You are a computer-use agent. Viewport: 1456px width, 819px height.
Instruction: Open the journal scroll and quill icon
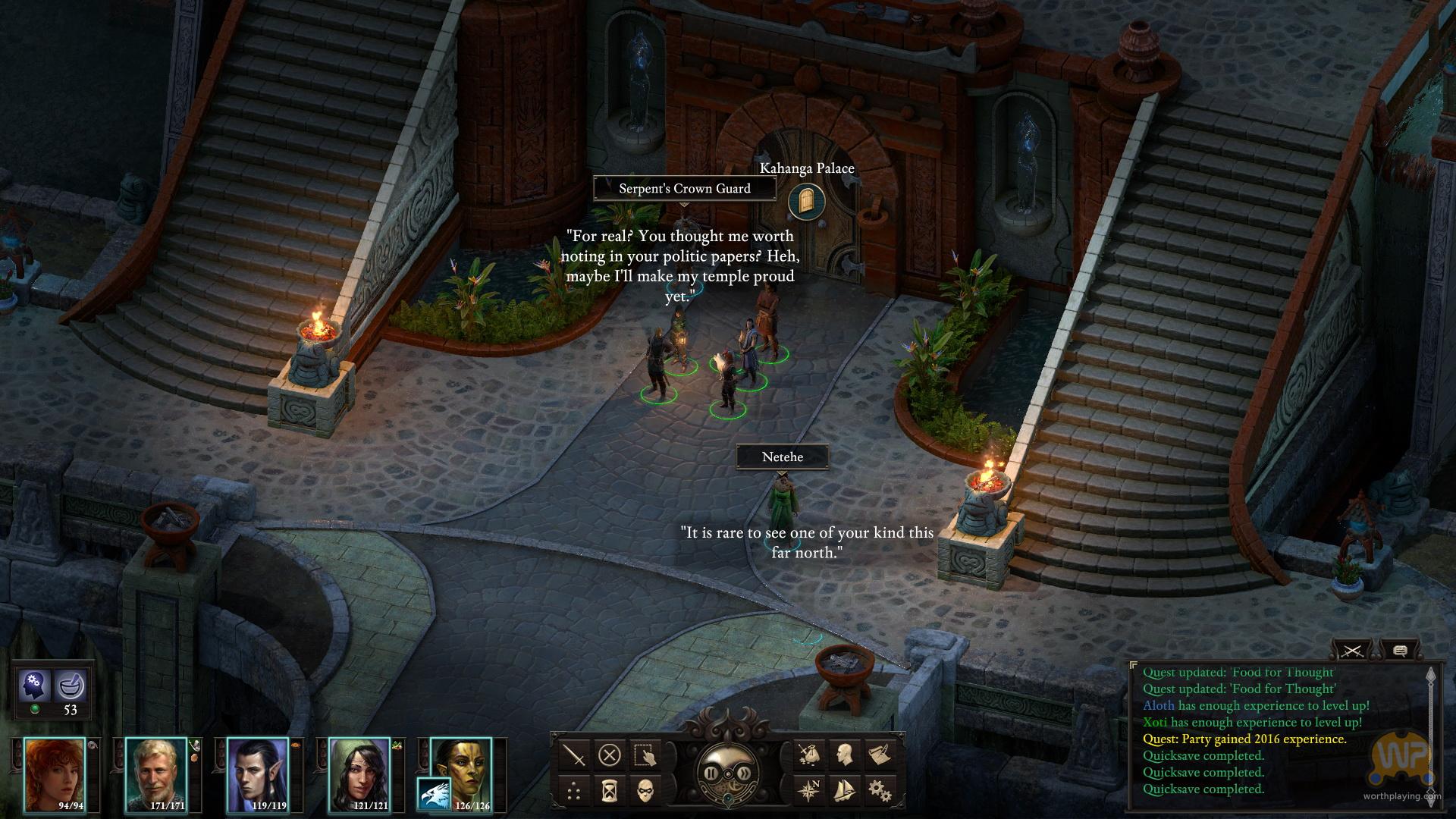(880, 755)
